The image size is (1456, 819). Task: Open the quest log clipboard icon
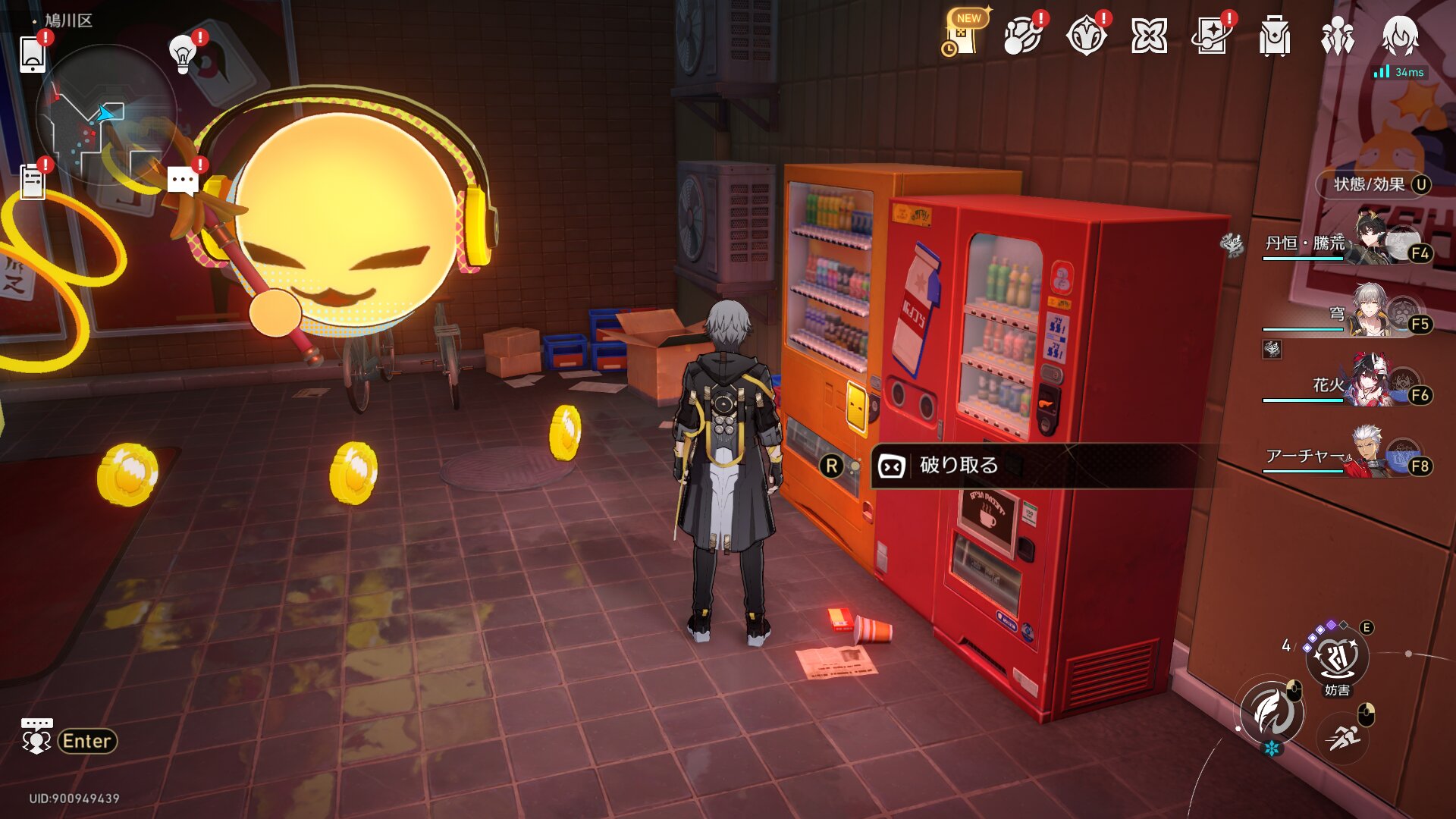[x=33, y=182]
